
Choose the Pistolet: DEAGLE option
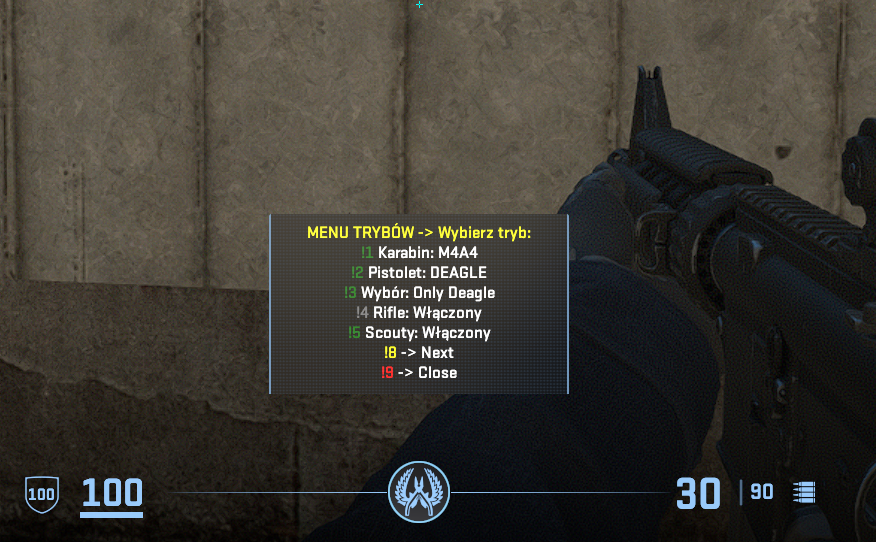click(419, 273)
